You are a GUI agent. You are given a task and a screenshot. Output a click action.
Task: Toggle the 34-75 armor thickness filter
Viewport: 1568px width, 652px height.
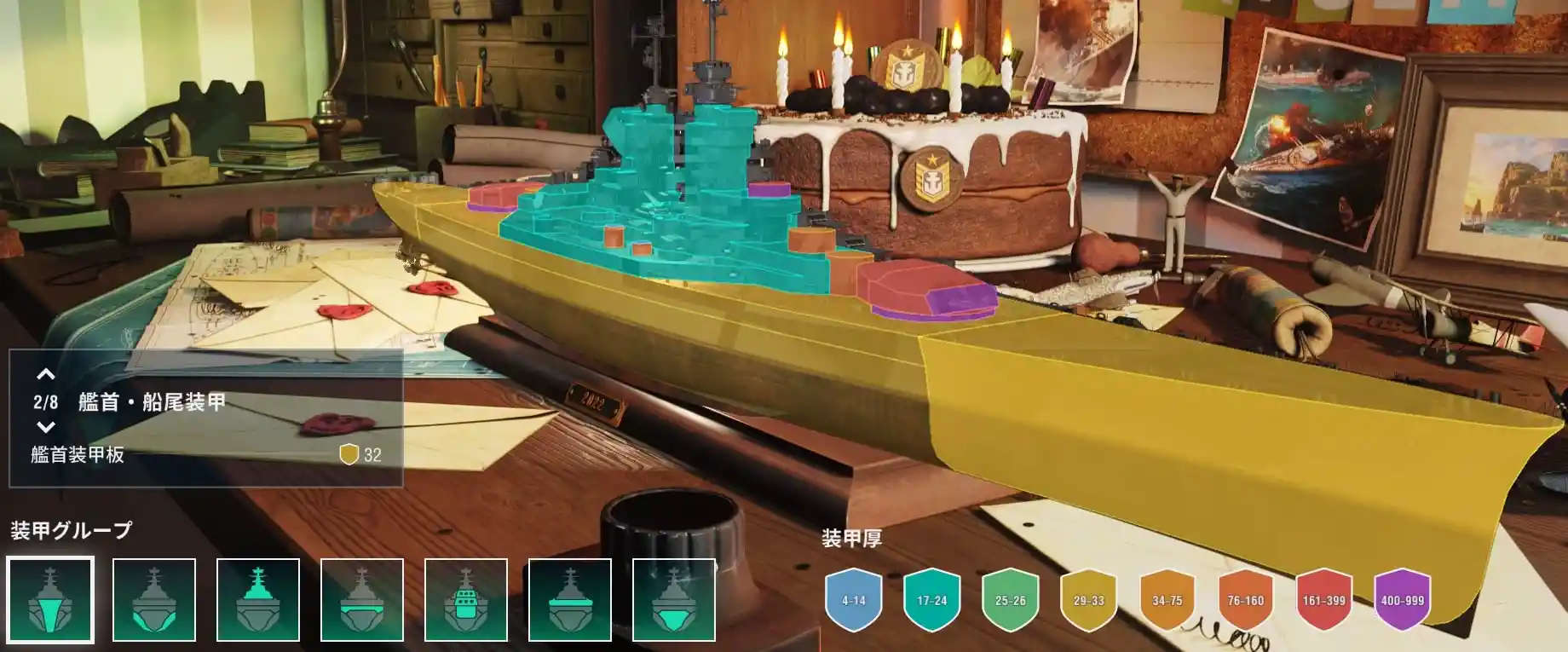tap(1167, 600)
